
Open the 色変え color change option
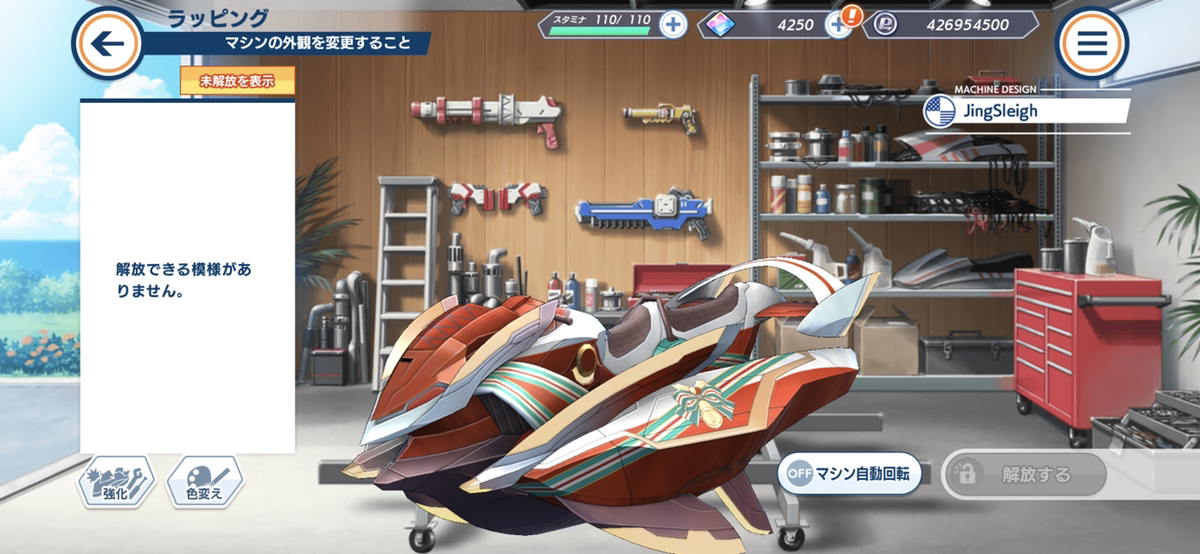click(x=205, y=484)
